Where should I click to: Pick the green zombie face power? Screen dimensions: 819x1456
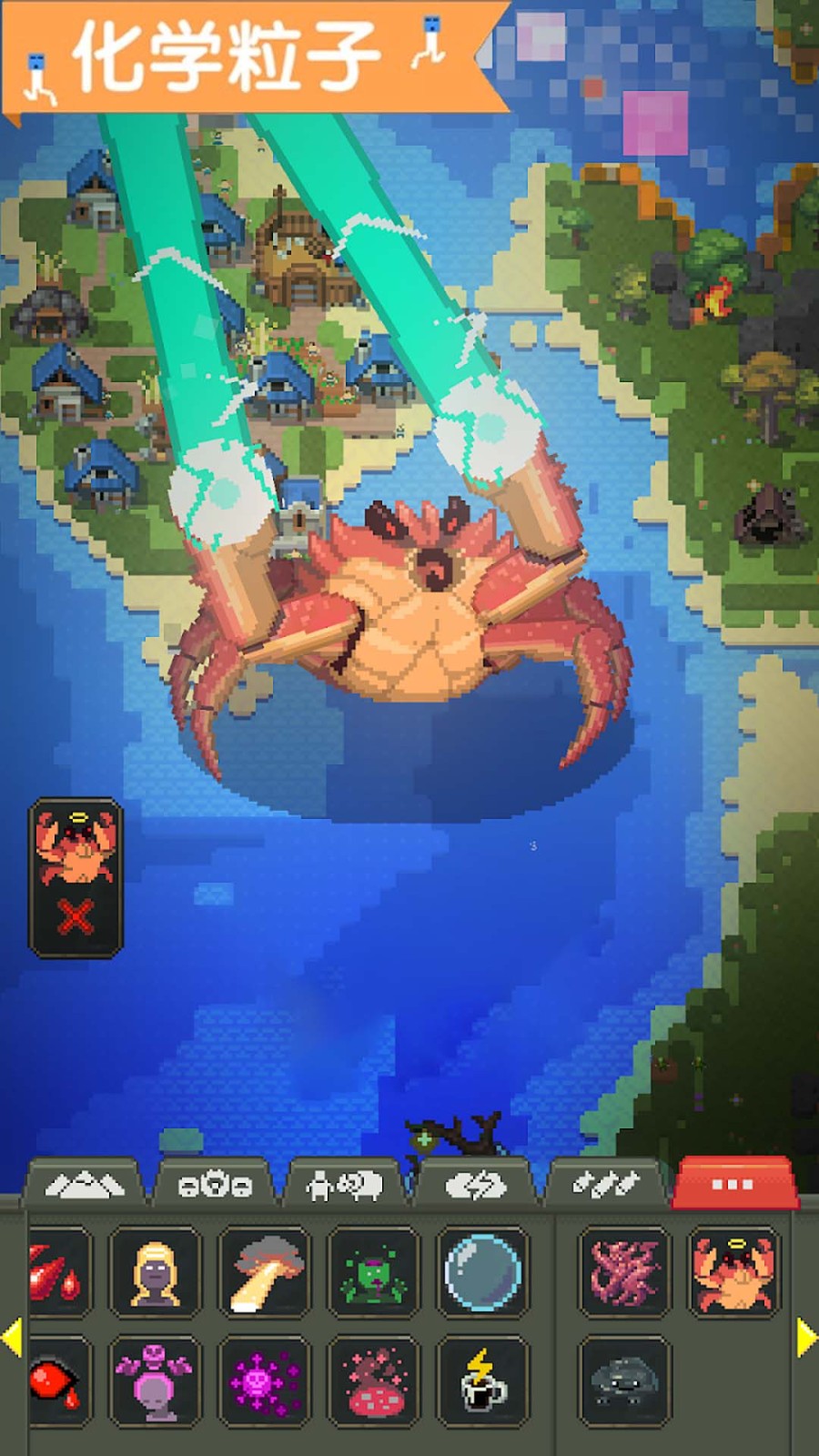tap(373, 1272)
